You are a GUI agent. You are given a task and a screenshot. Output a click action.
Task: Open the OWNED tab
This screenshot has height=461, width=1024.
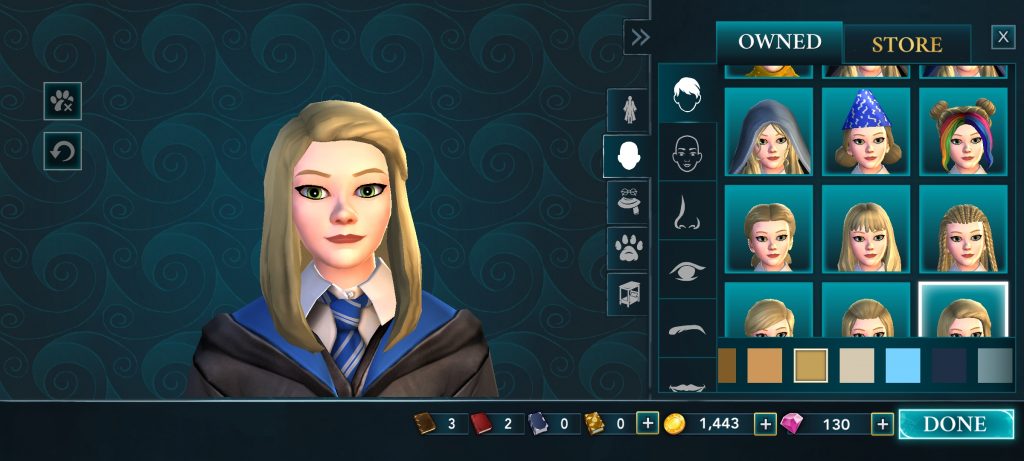pos(780,42)
